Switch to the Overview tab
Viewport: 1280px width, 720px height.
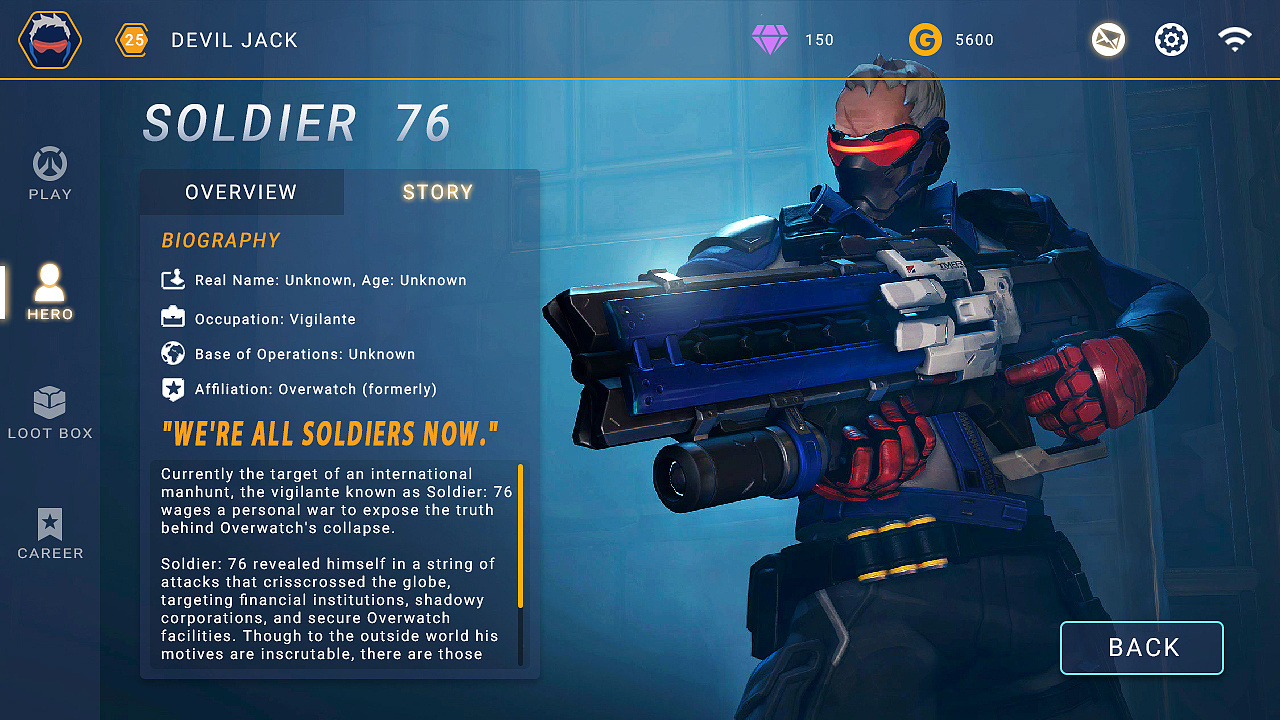pos(241,192)
